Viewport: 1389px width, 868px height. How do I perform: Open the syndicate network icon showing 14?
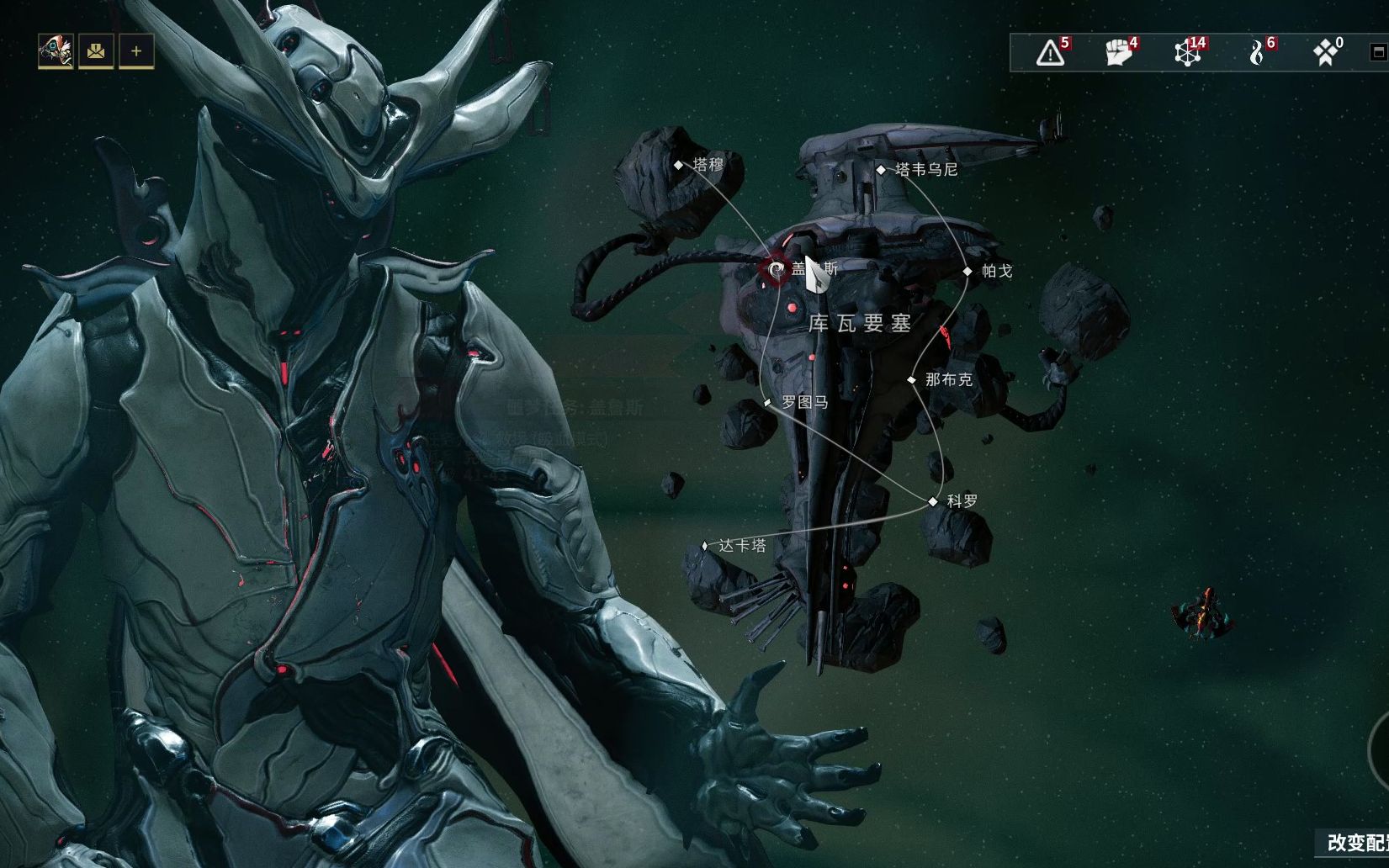pyautogui.click(x=1187, y=52)
